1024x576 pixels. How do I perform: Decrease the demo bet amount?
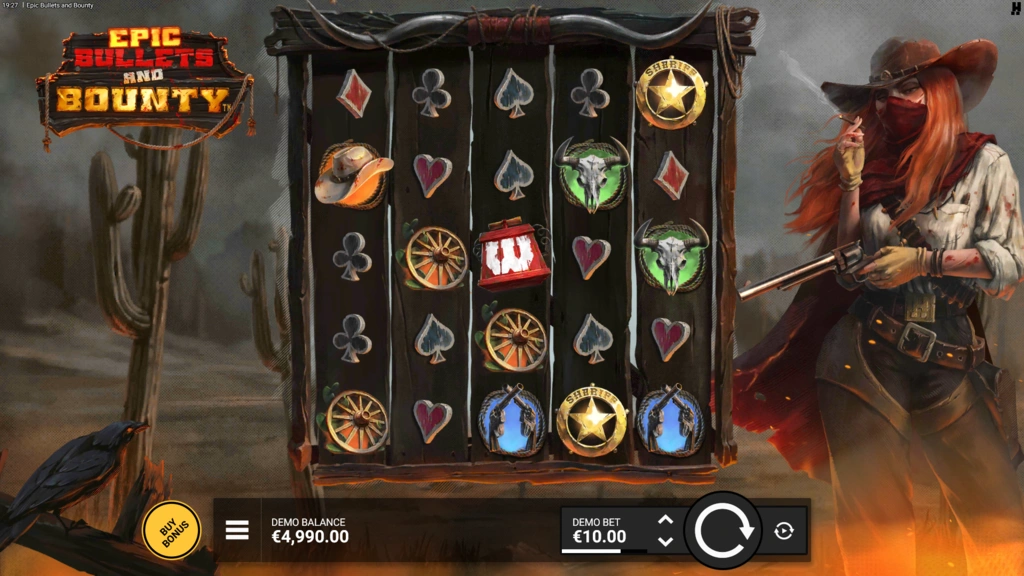point(666,541)
